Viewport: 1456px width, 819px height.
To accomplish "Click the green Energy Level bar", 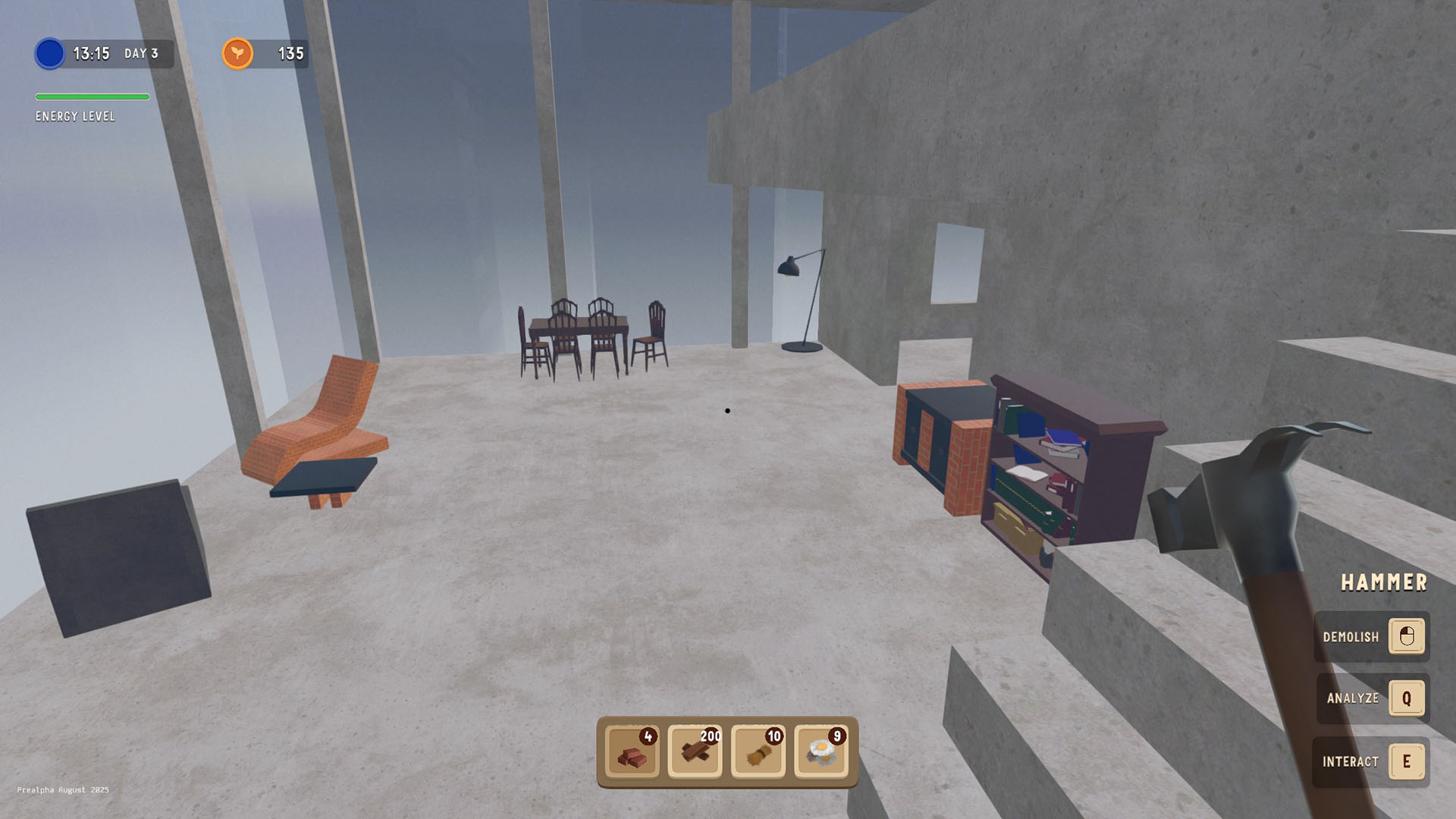I will pos(91,96).
